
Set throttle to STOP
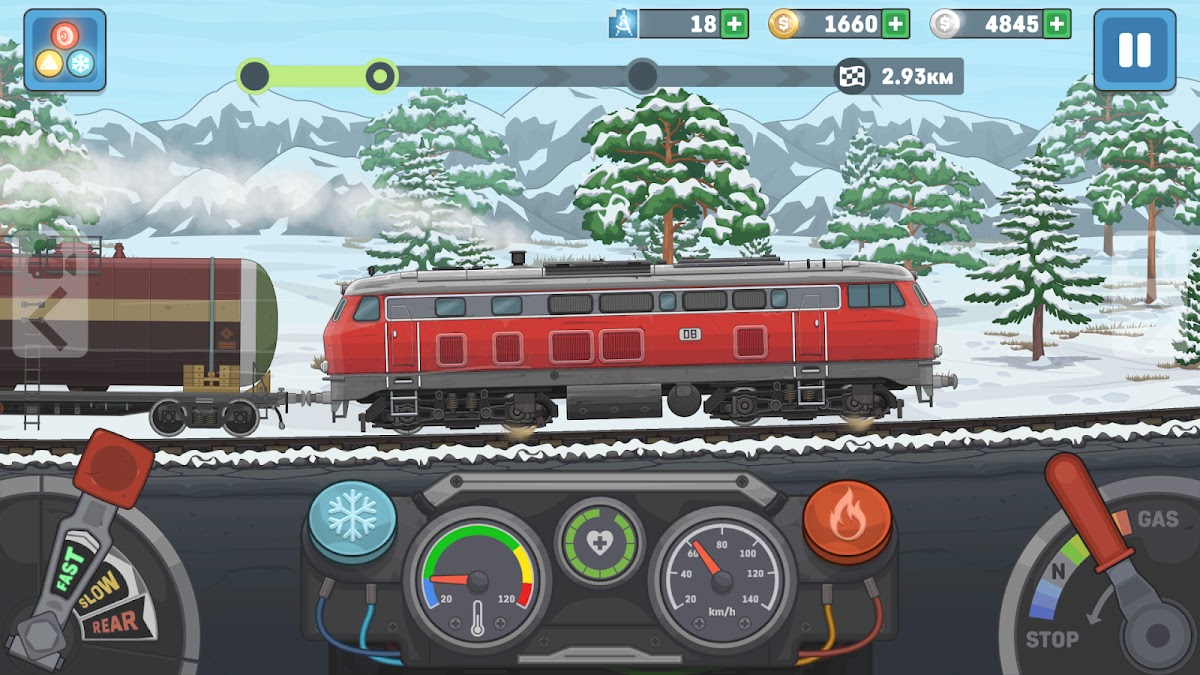1051,639
